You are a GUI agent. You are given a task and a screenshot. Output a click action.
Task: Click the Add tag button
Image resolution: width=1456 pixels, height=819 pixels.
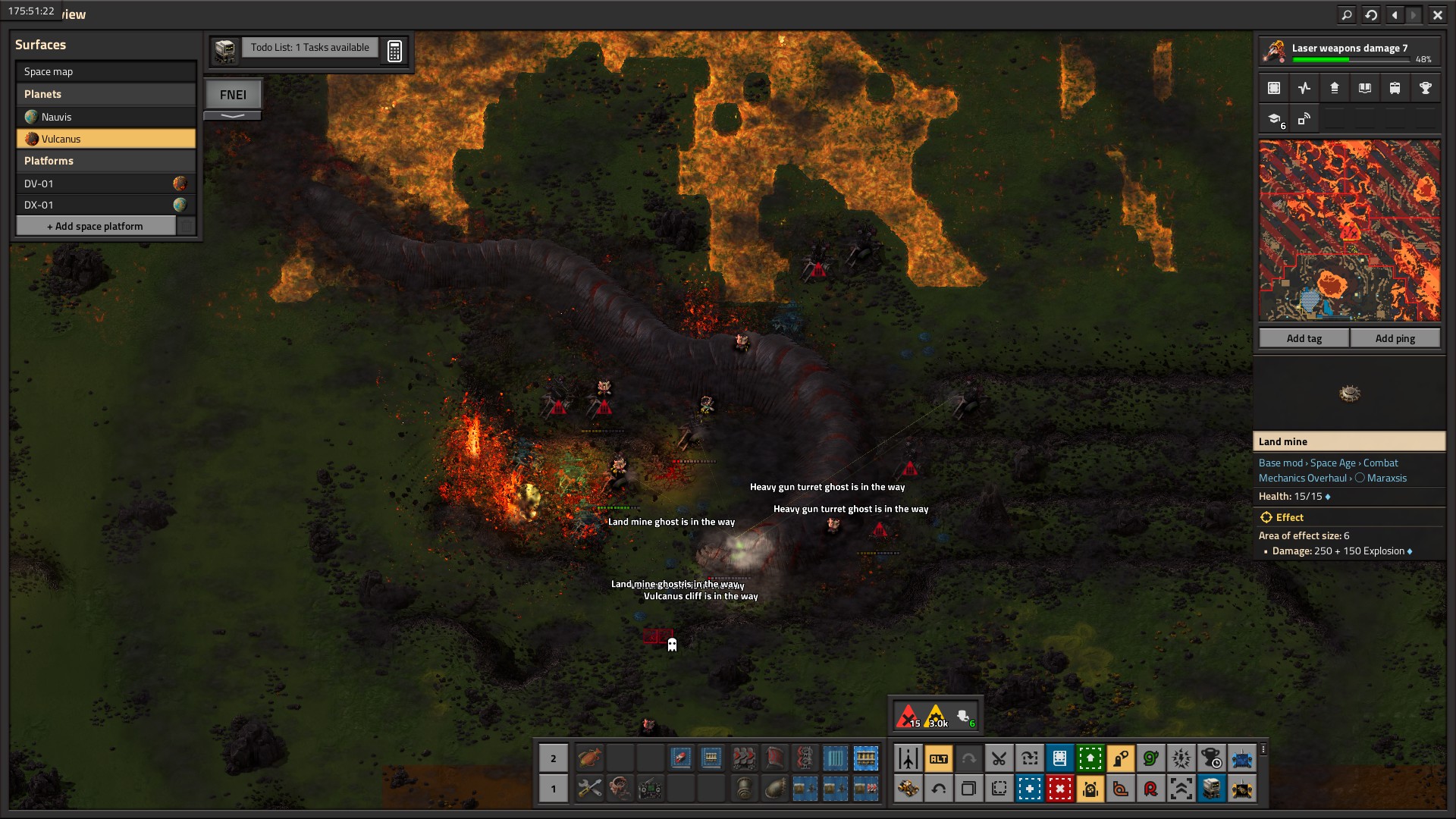(1304, 338)
